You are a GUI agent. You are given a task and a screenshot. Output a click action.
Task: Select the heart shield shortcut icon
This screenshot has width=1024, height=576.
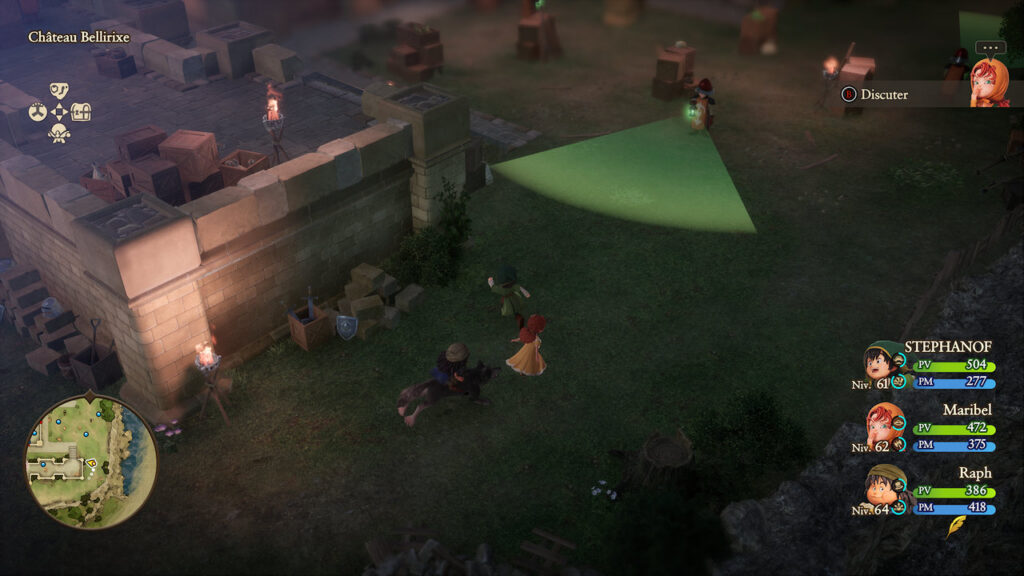click(x=59, y=92)
